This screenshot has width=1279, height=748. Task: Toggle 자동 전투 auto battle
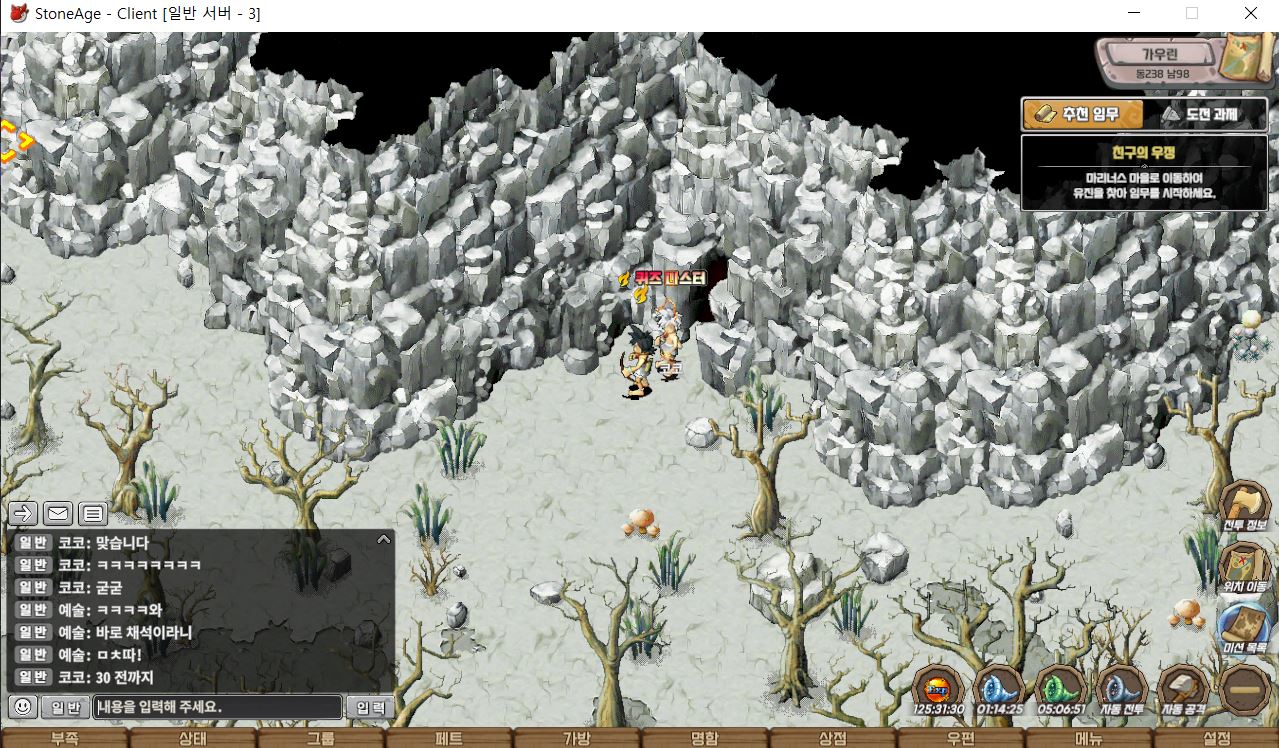coord(1121,690)
